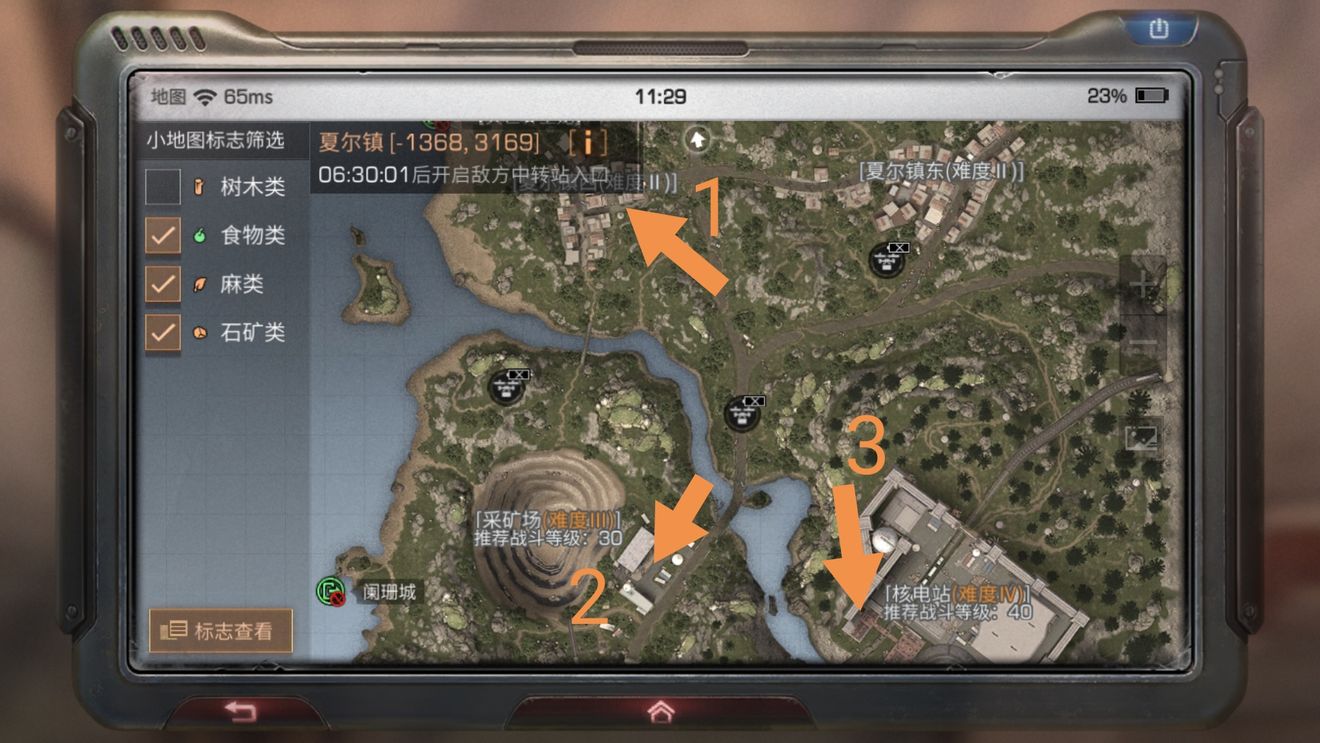1320x743 pixels.
Task: Uncheck the 石矿类 filter checkbox
Action: [163, 332]
